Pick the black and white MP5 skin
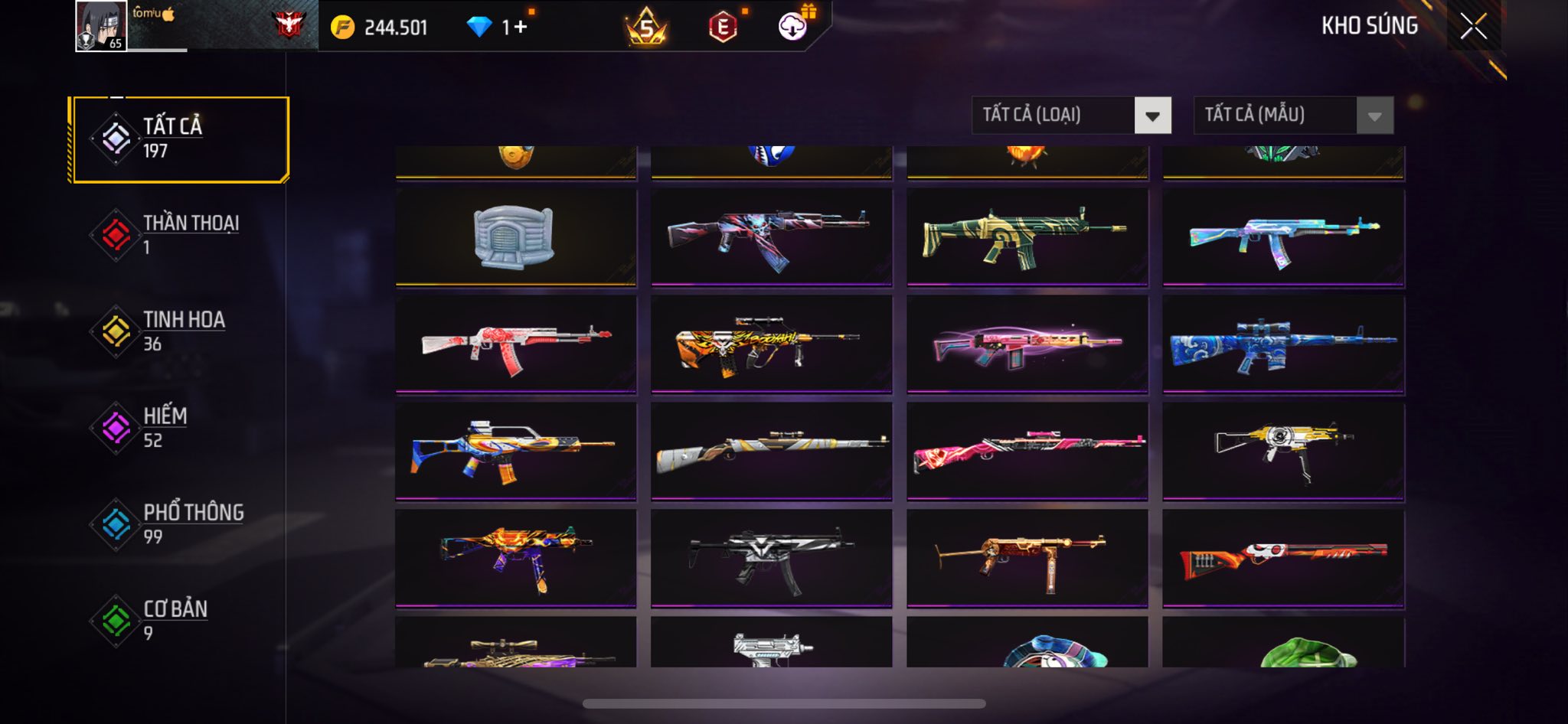The image size is (1568, 724). tap(771, 558)
